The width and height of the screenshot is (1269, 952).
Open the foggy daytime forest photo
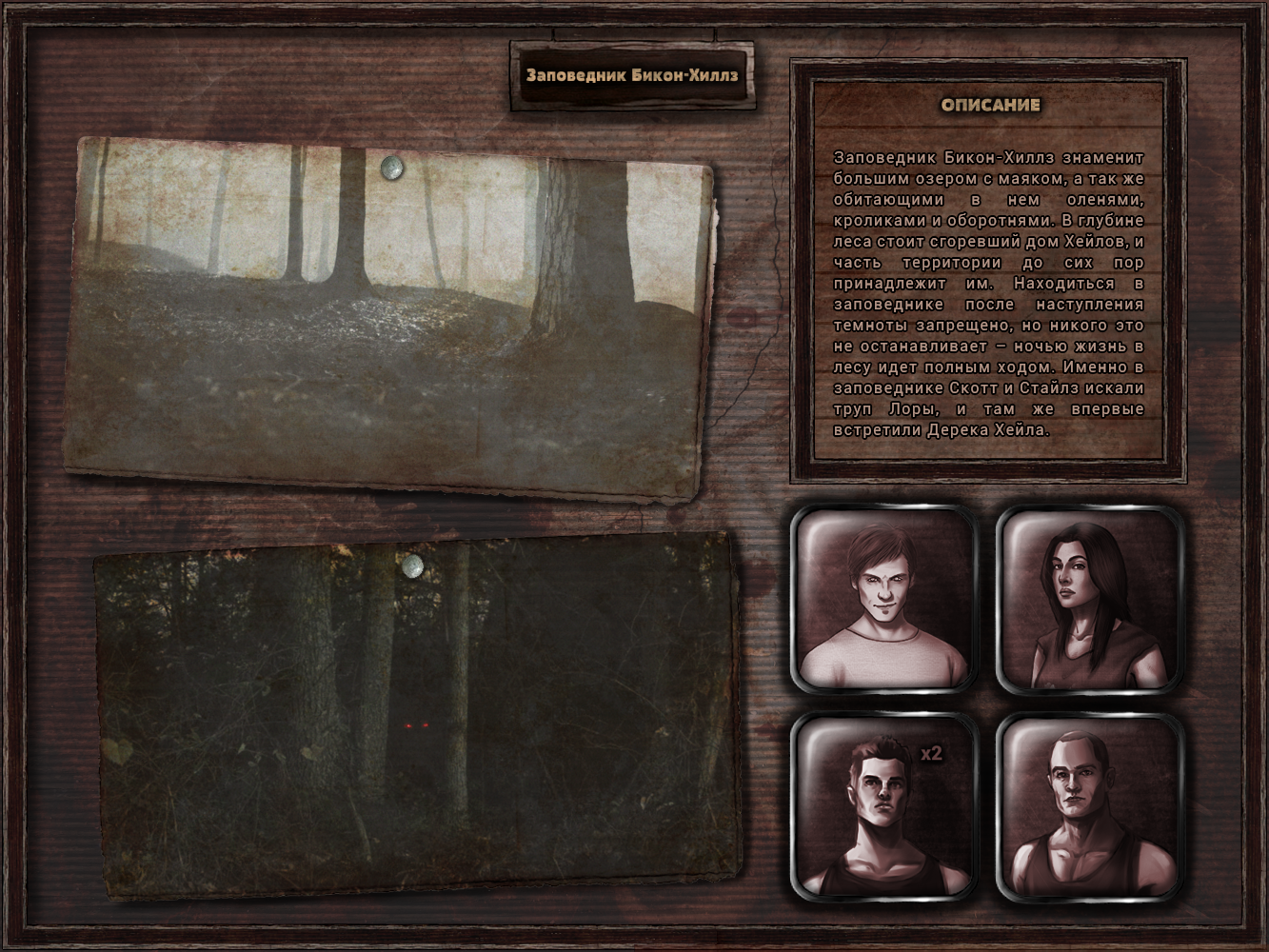tap(390, 314)
